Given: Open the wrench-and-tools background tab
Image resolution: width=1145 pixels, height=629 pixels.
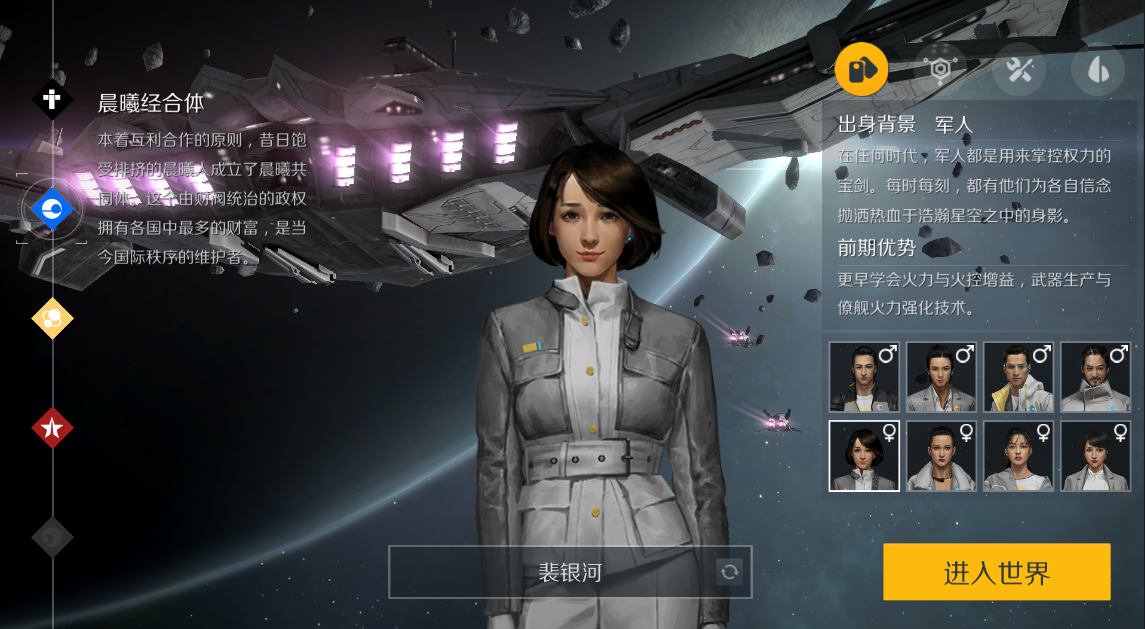Looking at the screenshot, I should point(1019,69).
